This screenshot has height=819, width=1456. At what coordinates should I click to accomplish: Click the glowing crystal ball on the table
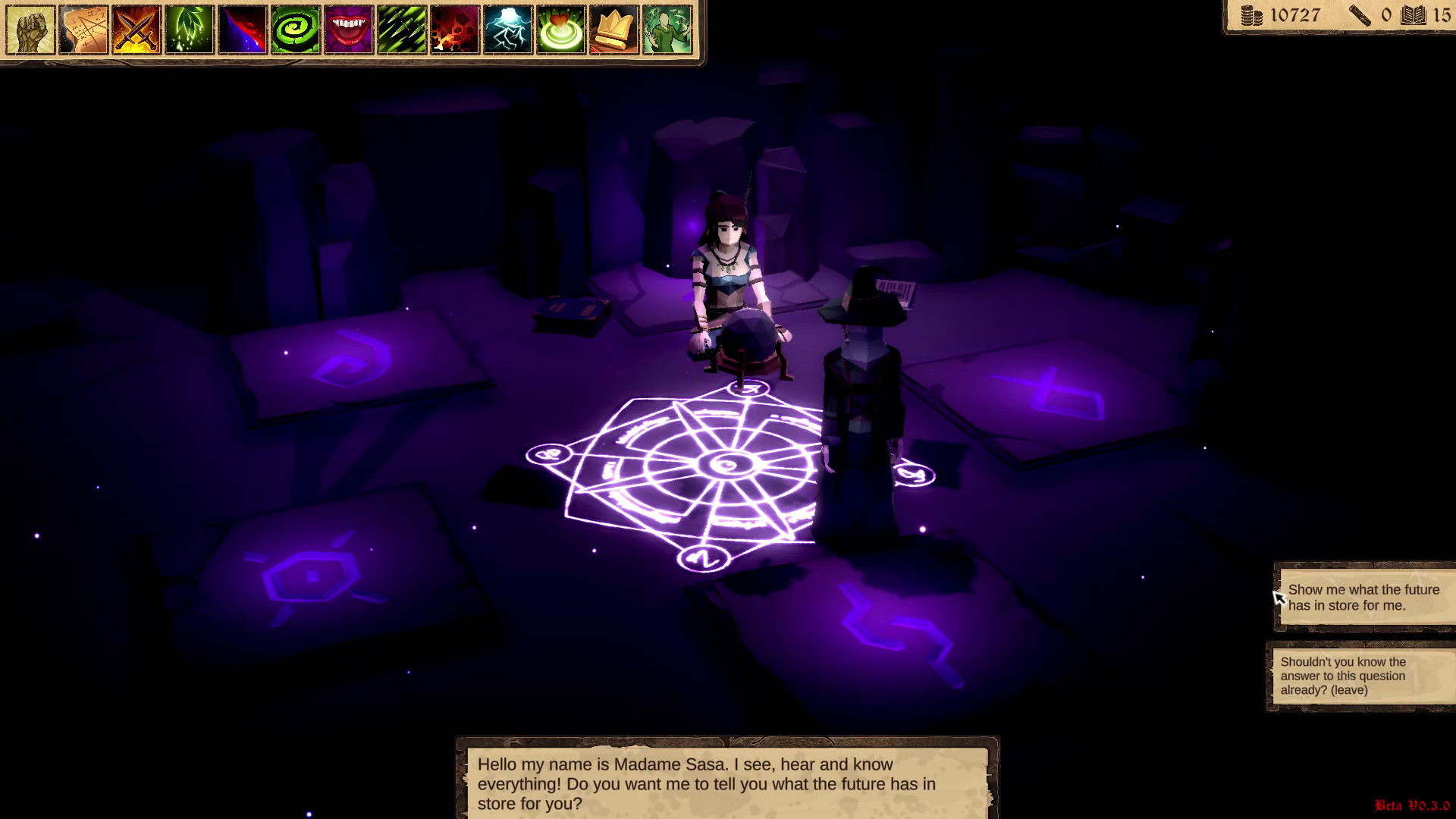click(x=747, y=334)
